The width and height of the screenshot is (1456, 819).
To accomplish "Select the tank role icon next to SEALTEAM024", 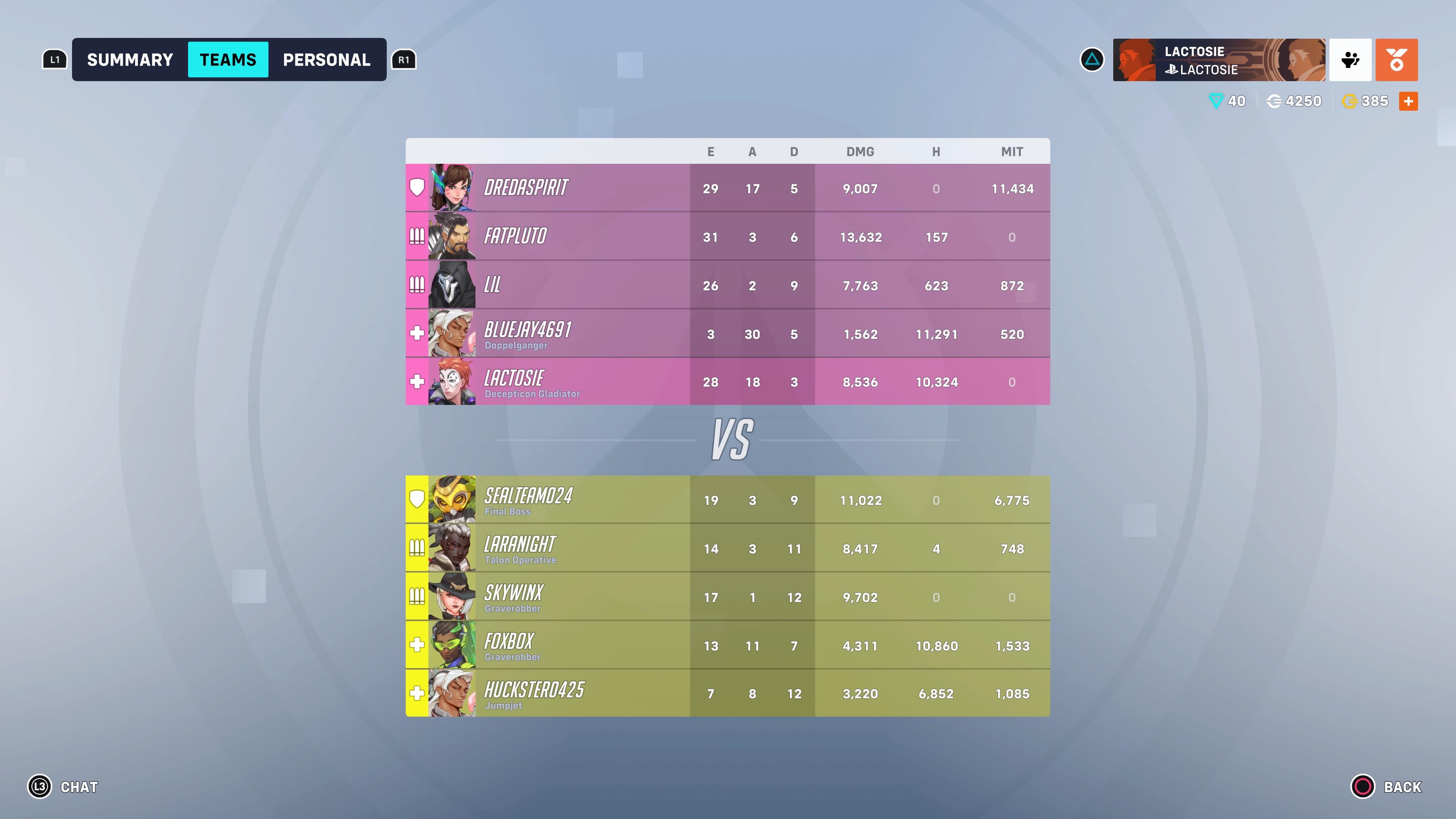I will tap(417, 498).
